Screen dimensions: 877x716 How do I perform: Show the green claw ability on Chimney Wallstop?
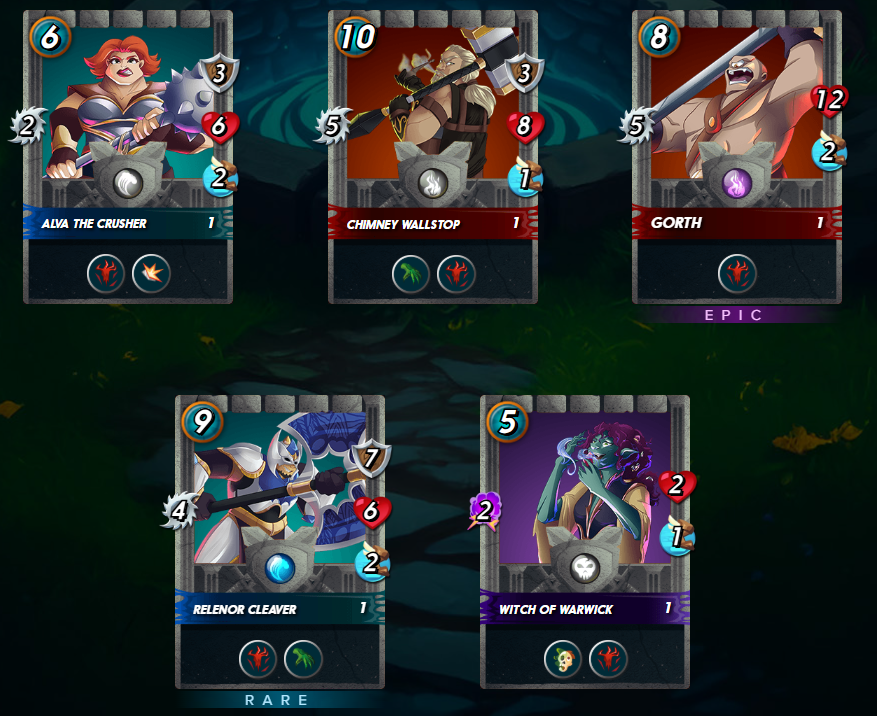(x=411, y=273)
